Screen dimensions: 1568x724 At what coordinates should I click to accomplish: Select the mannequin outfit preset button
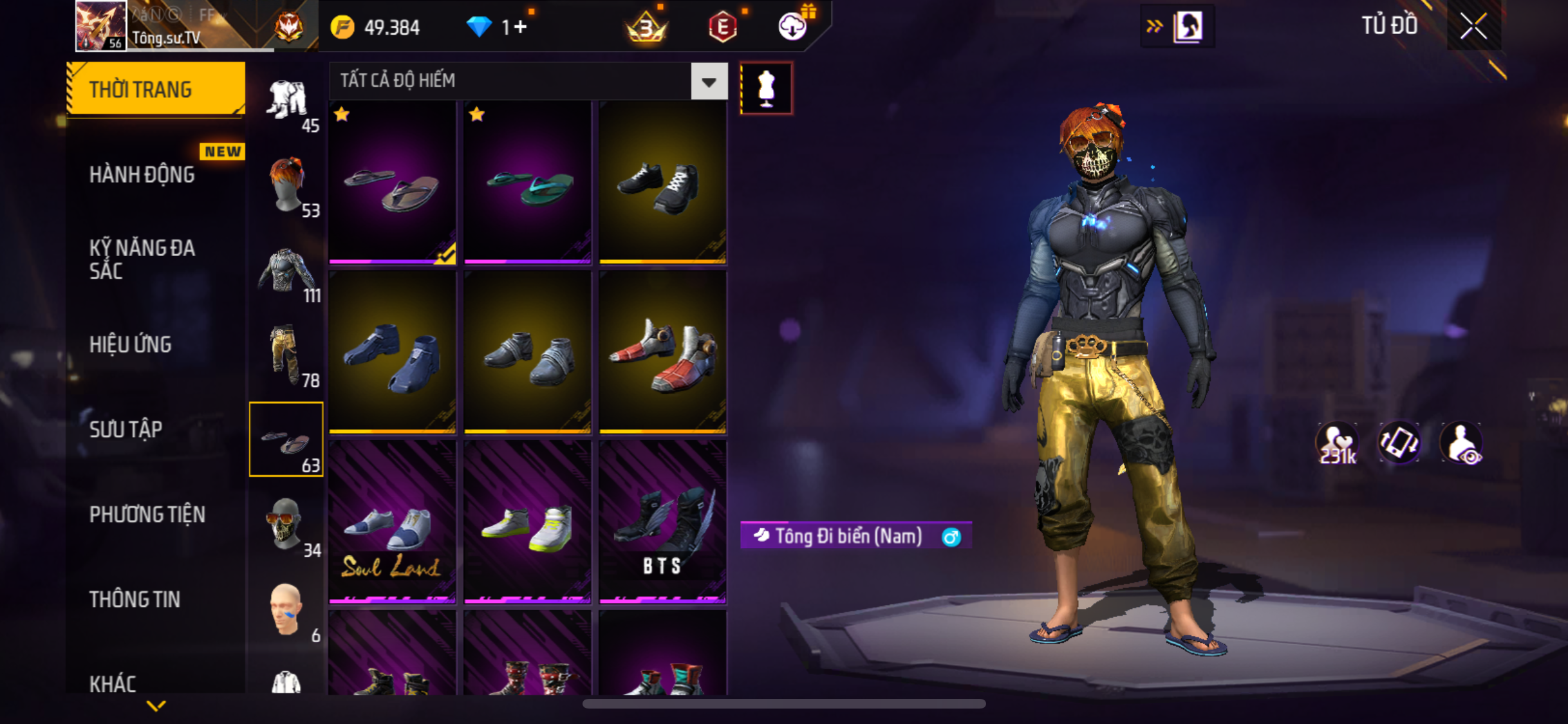point(766,88)
